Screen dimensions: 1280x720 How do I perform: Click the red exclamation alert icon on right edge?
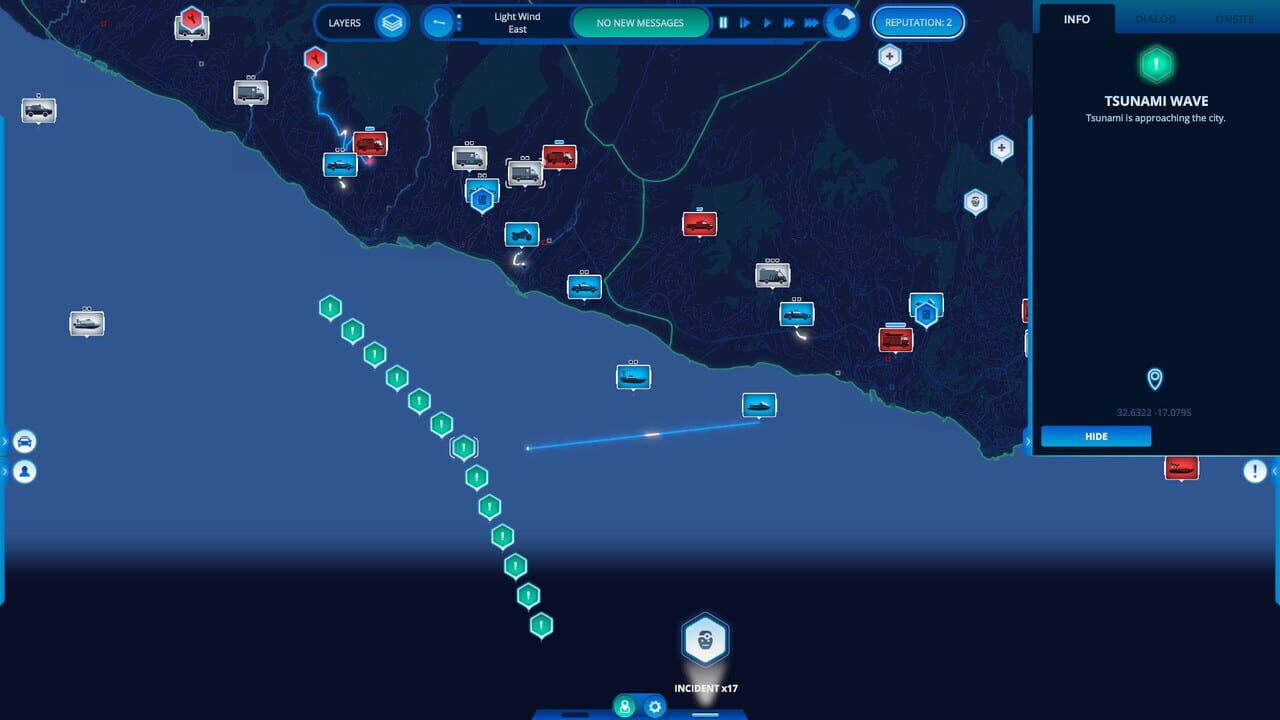click(x=1256, y=470)
